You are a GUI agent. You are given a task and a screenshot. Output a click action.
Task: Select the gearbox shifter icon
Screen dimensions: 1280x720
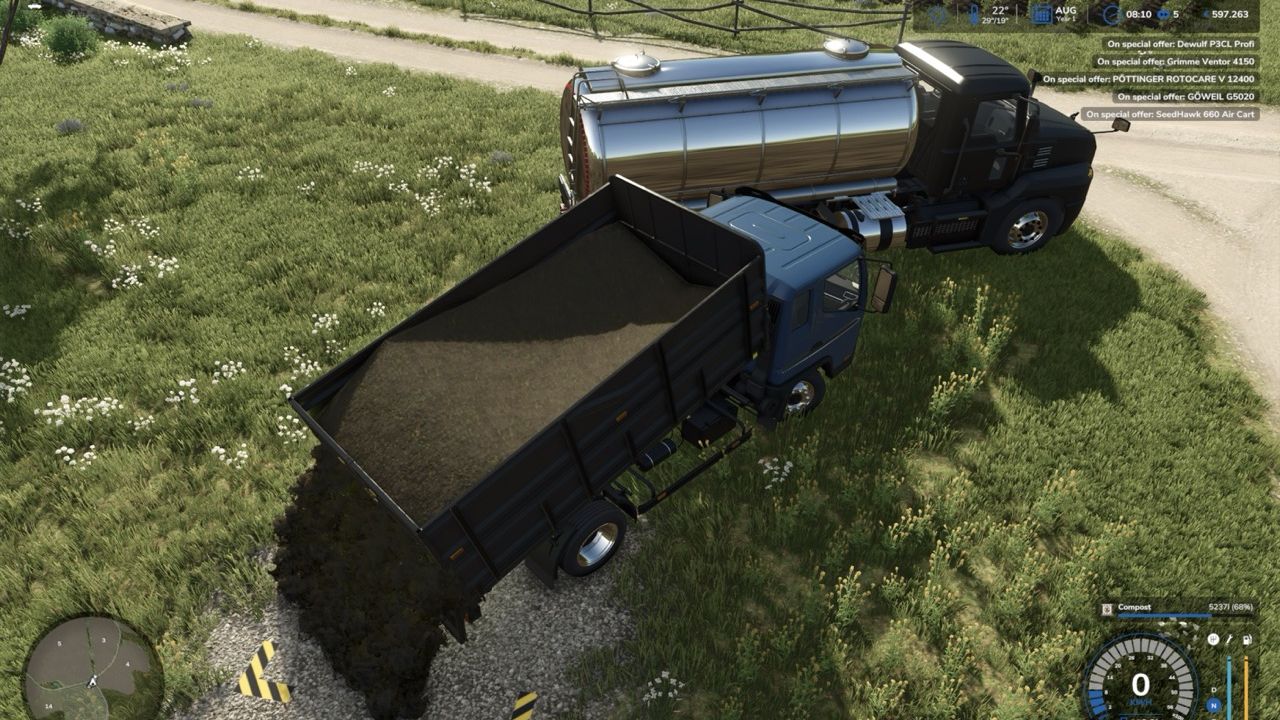coord(1213,639)
